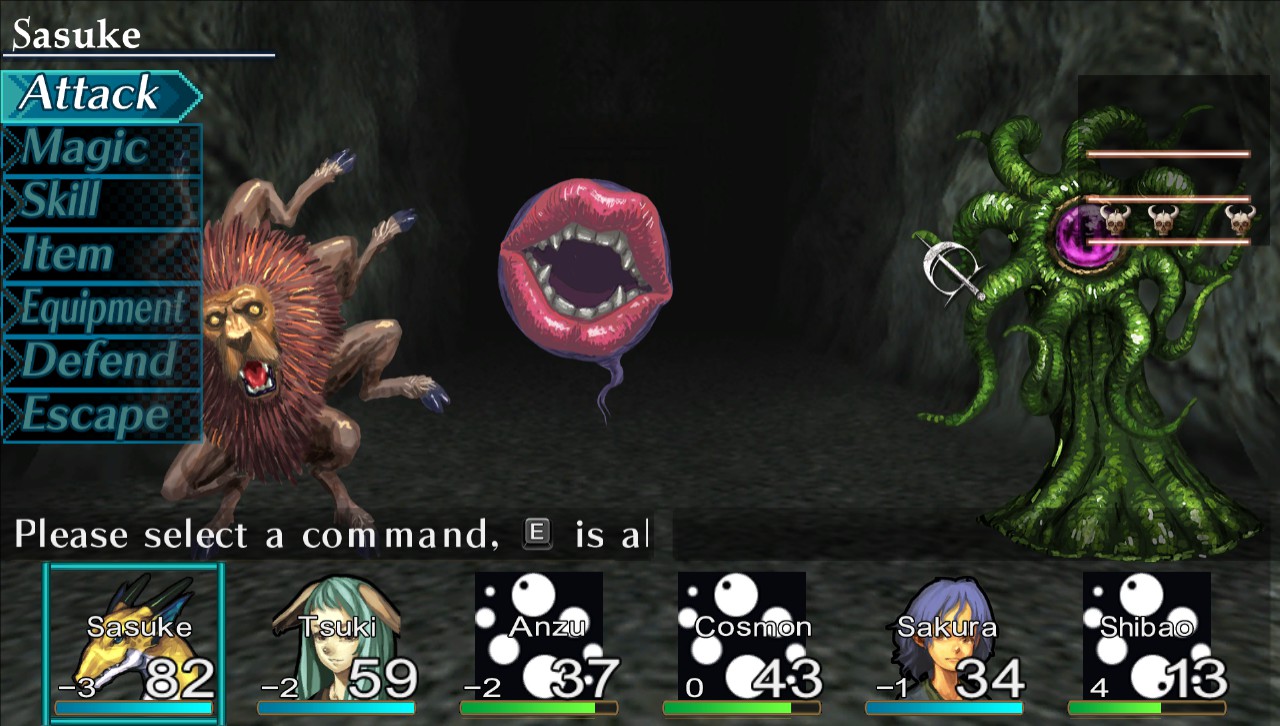Click Sasuke's cyan HP bar
Viewport: 1280px width, 726px height.
click(x=135, y=706)
